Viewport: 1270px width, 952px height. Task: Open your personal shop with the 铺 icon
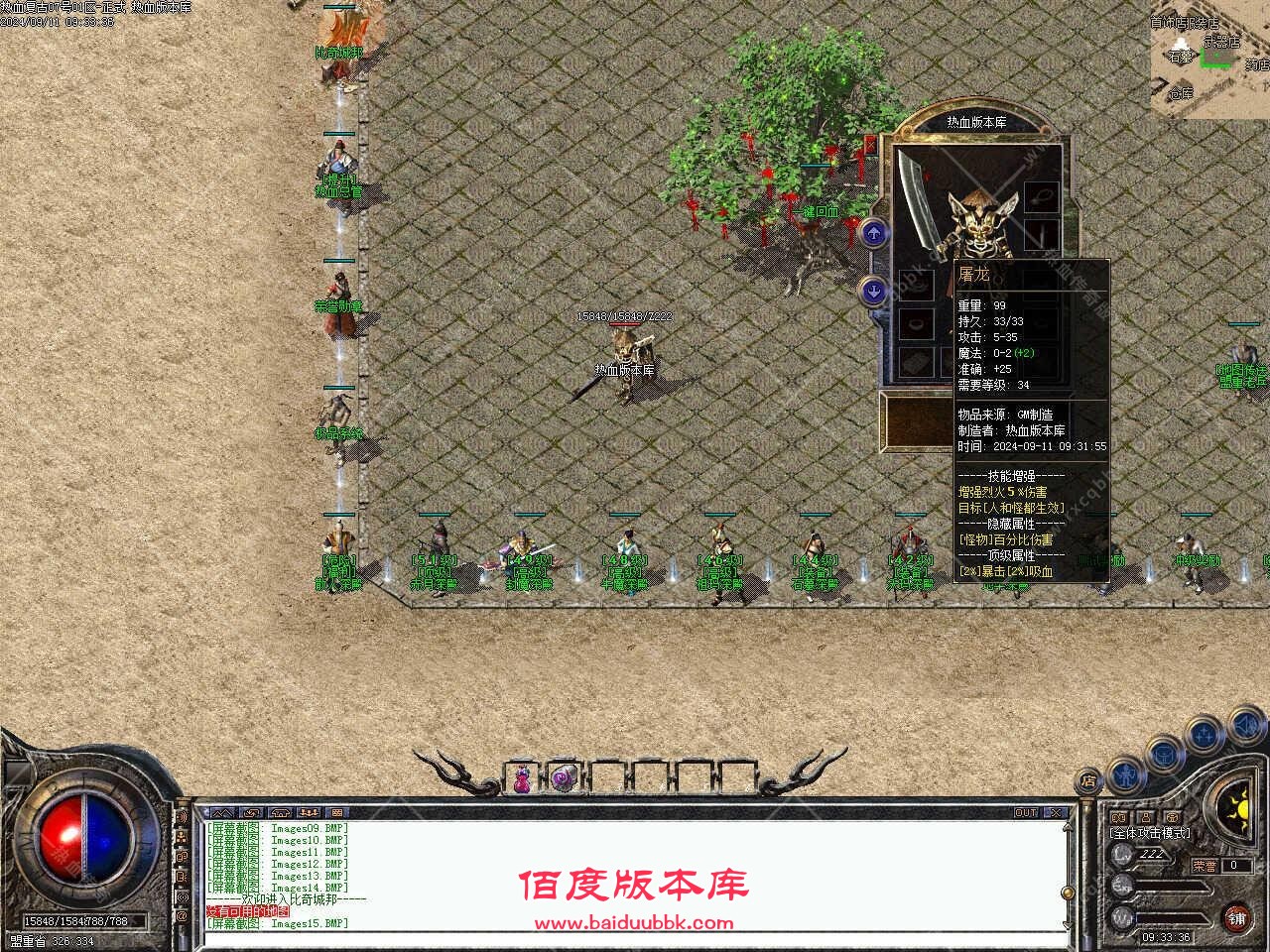pos(1237,920)
